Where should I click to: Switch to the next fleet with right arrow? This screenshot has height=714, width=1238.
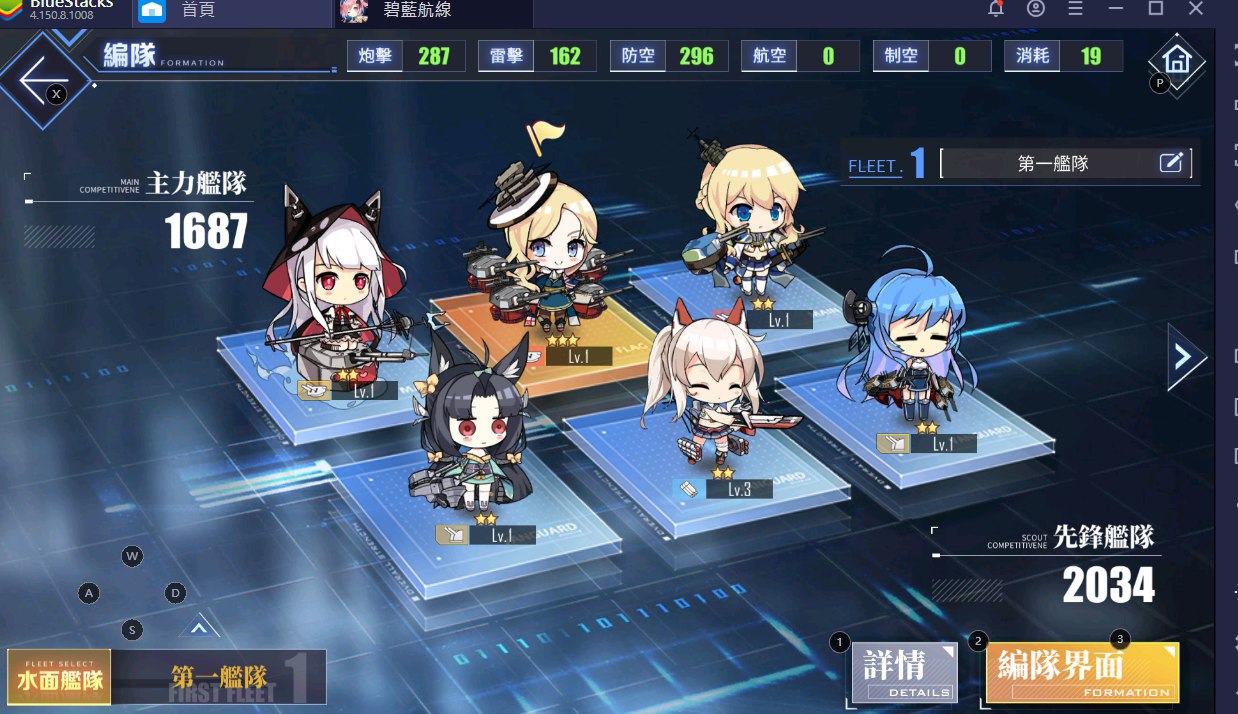(x=1183, y=356)
